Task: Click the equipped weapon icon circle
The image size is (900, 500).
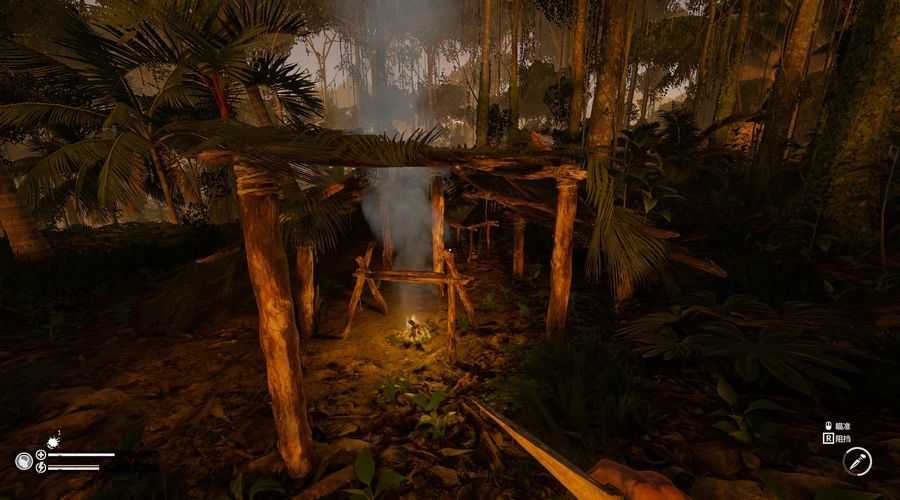Action: click(x=857, y=461)
